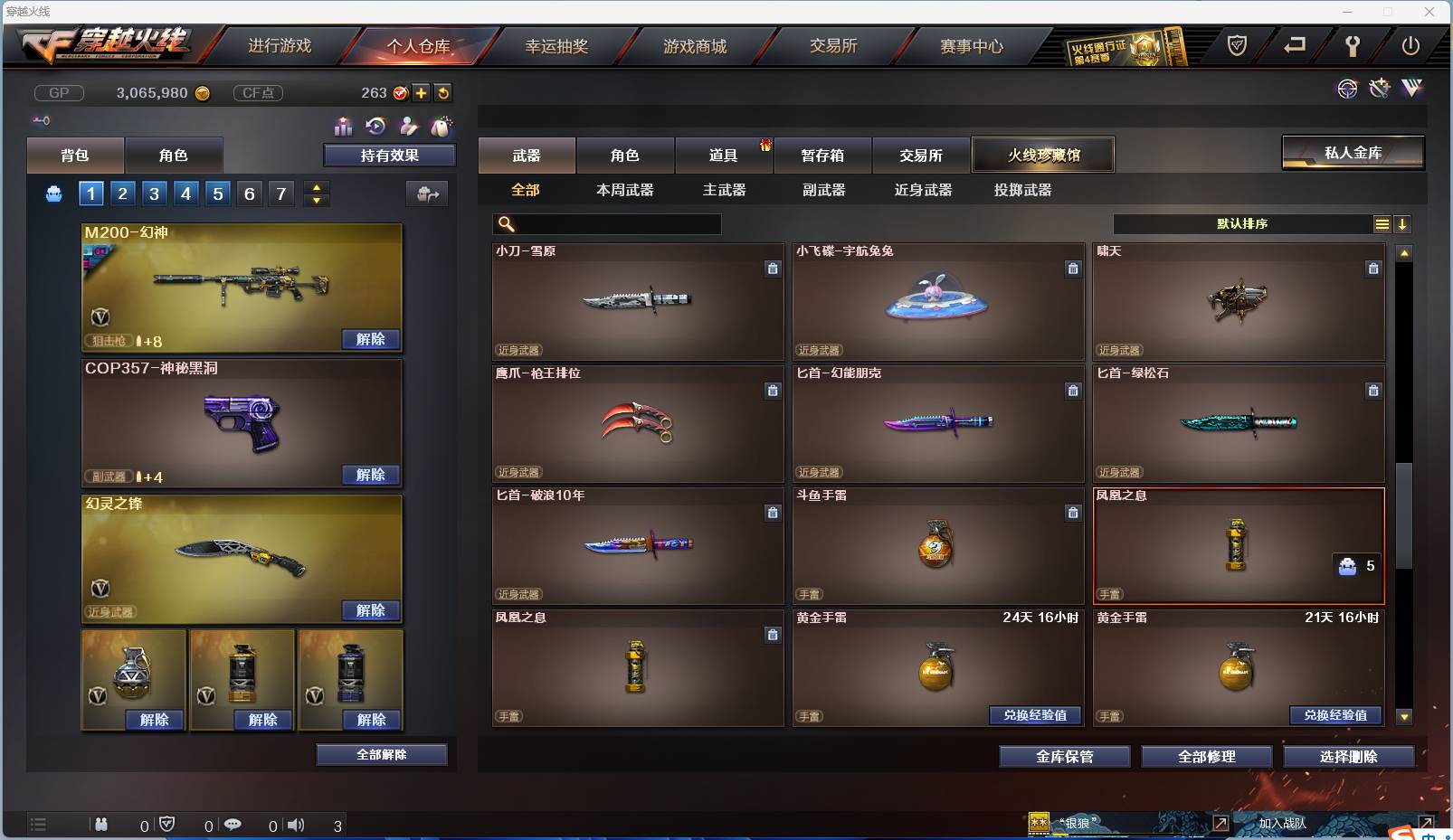Image resolution: width=1453 pixels, height=840 pixels.
Task: Click the descending sort arrow beside the sort dropdown
Action: [x=1402, y=223]
